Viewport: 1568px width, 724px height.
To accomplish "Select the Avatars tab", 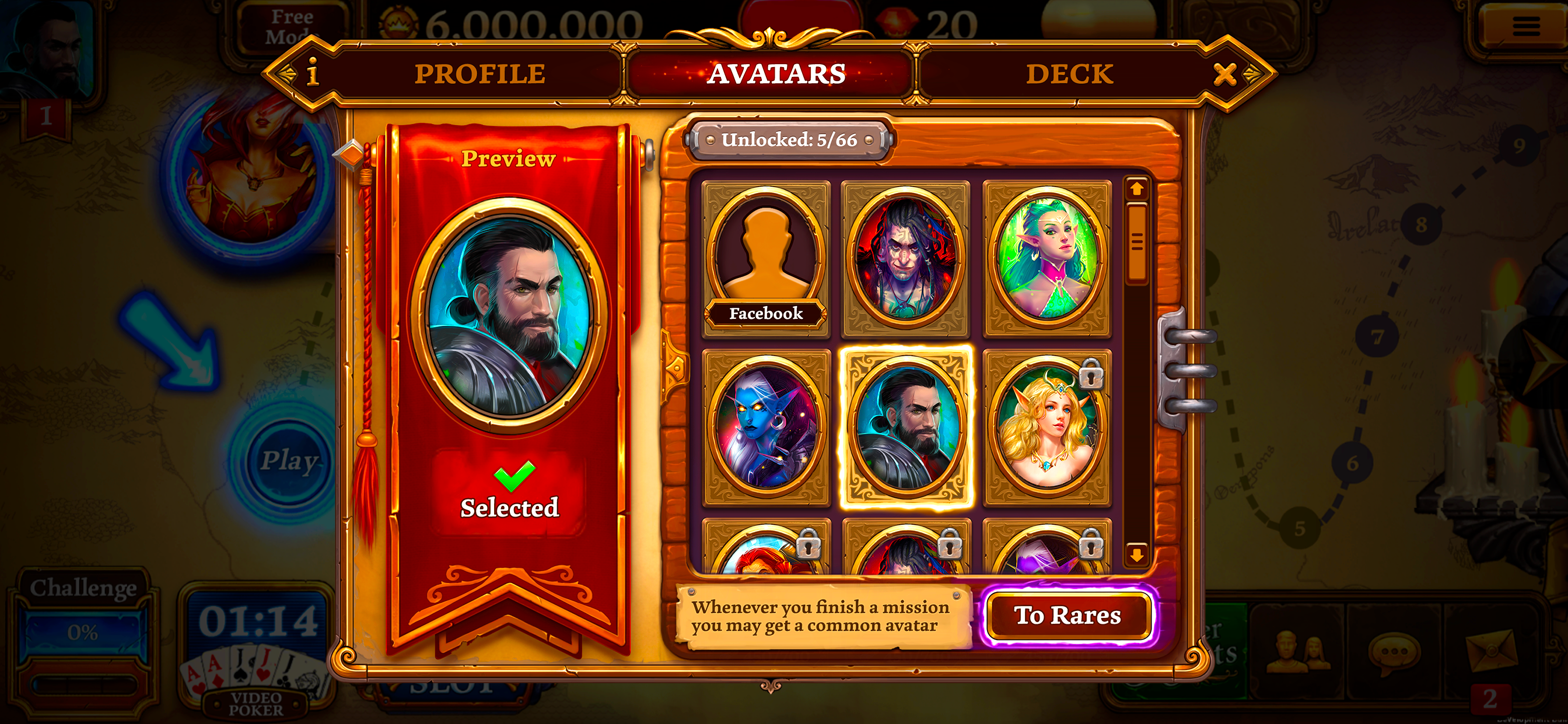I will [x=776, y=74].
